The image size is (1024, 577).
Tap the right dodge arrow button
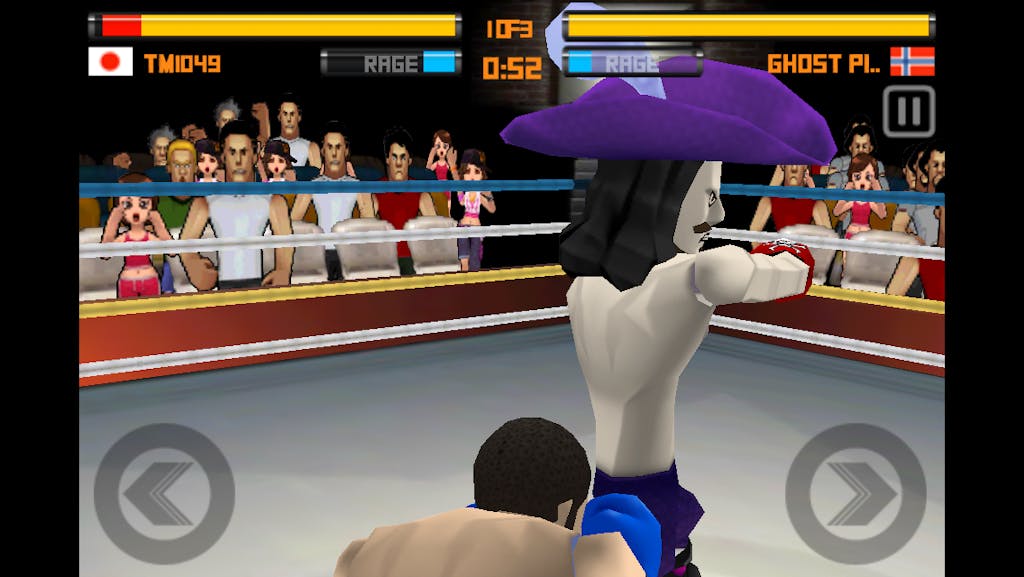tap(855, 493)
